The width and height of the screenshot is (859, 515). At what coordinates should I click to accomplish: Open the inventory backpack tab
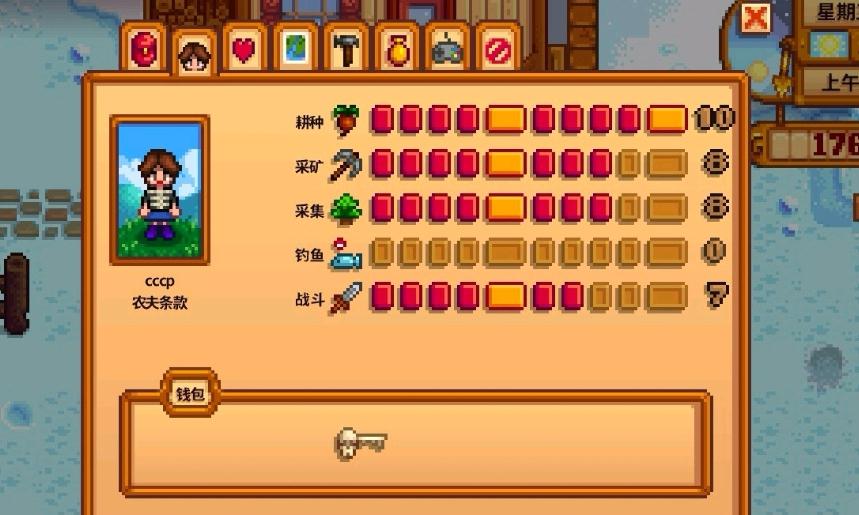[x=146, y=49]
